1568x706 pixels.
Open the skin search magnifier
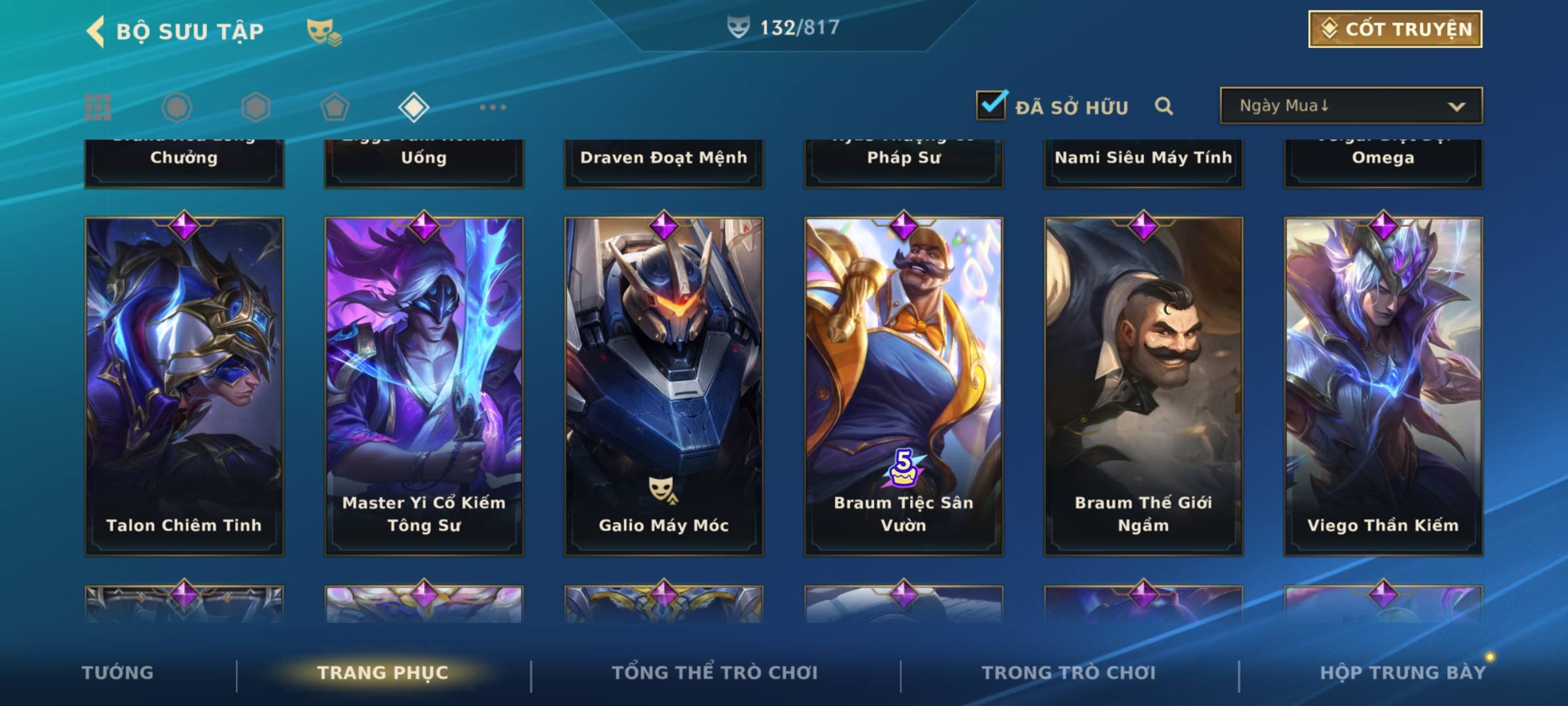[1164, 106]
